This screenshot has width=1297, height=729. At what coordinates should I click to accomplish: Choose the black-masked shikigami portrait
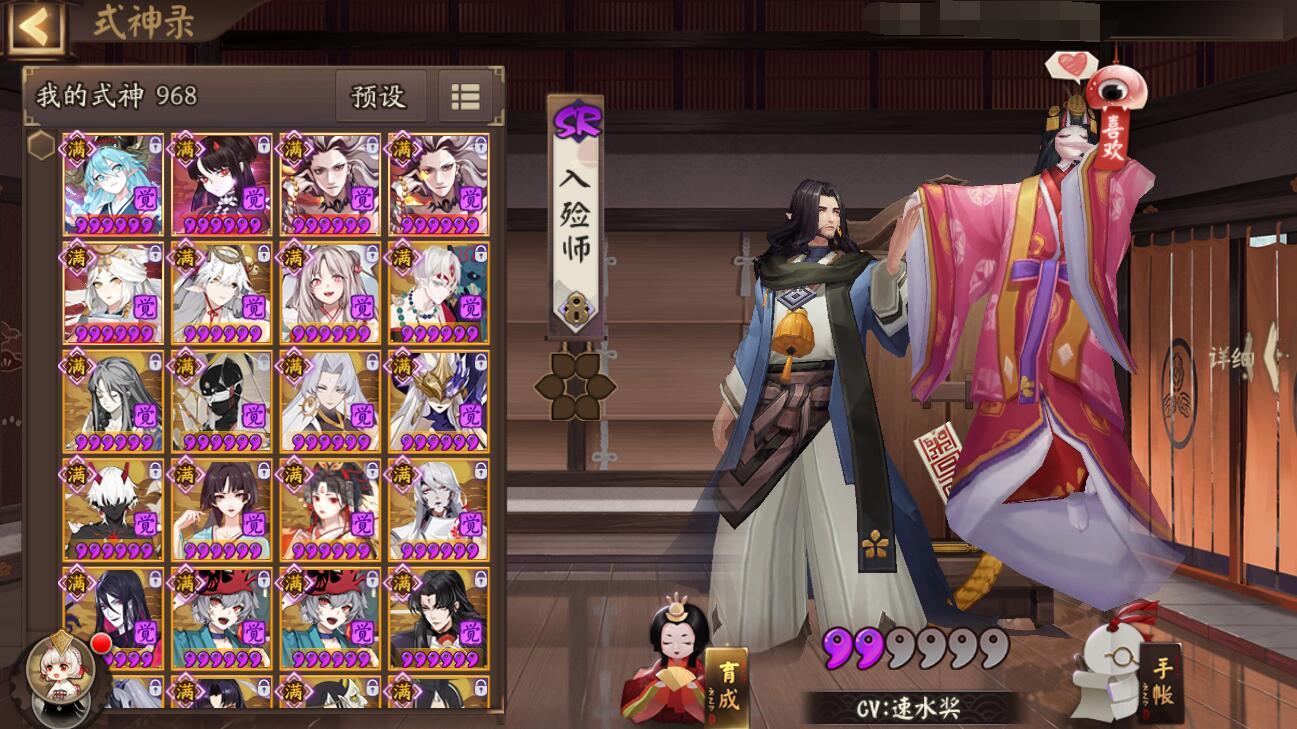(221, 400)
